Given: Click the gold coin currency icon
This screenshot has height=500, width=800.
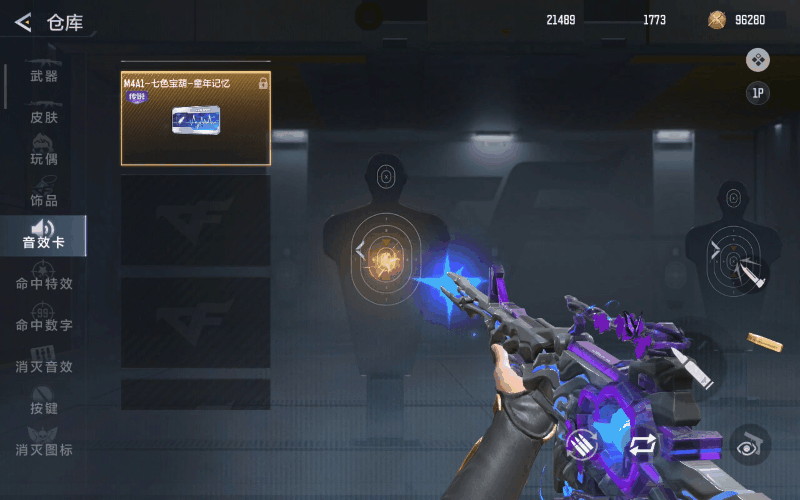Looking at the screenshot, I should coord(716,20).
